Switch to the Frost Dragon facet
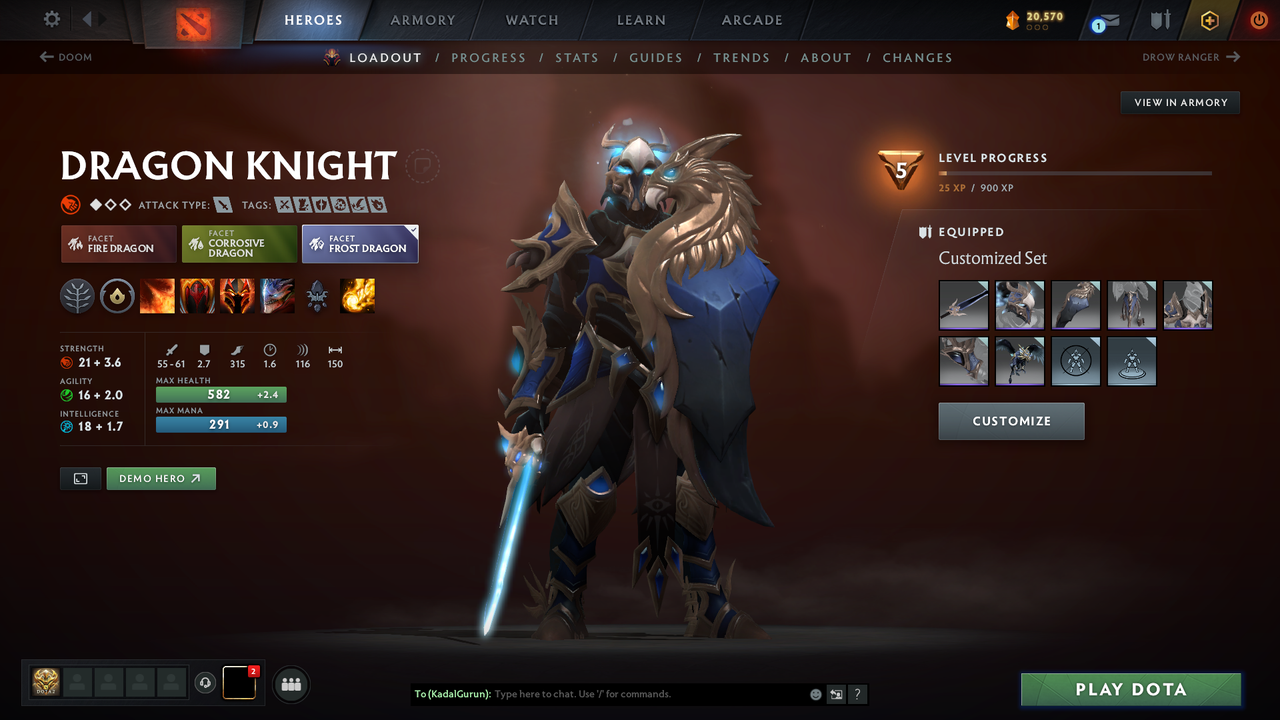Screen dimensions: 1280x720 360,243
